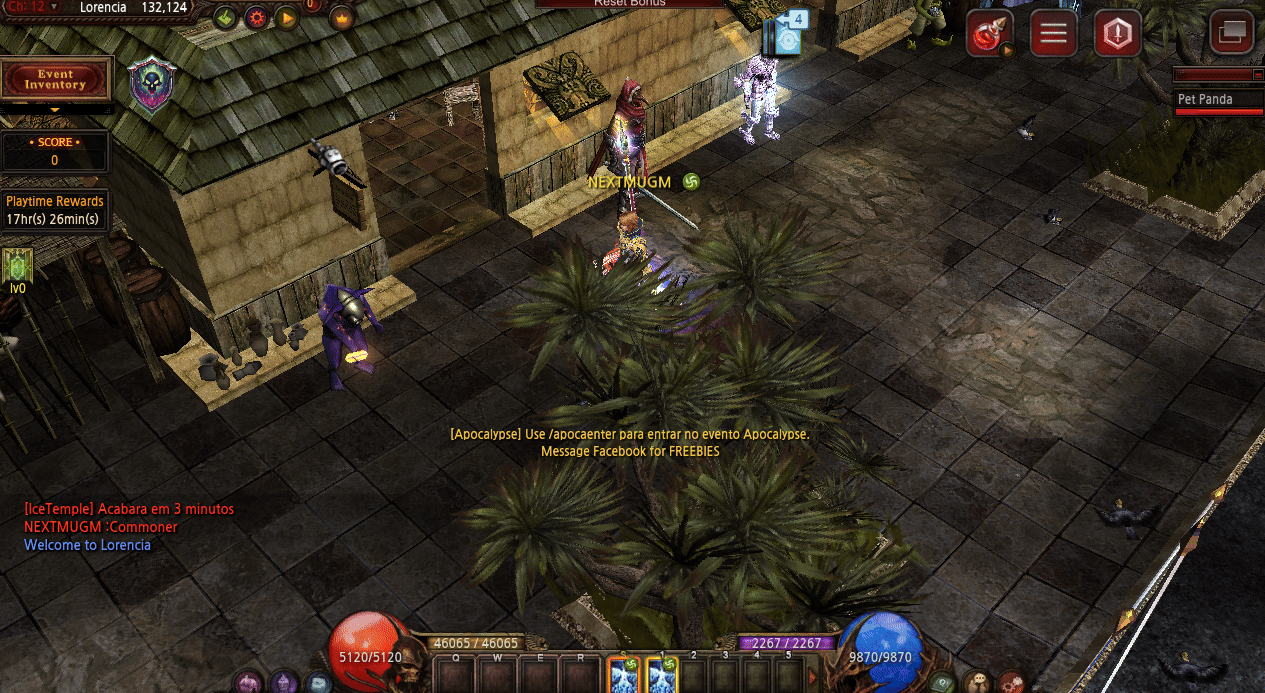
Task: Select the green lv0 banner icon
Action: tap(18, 266)
